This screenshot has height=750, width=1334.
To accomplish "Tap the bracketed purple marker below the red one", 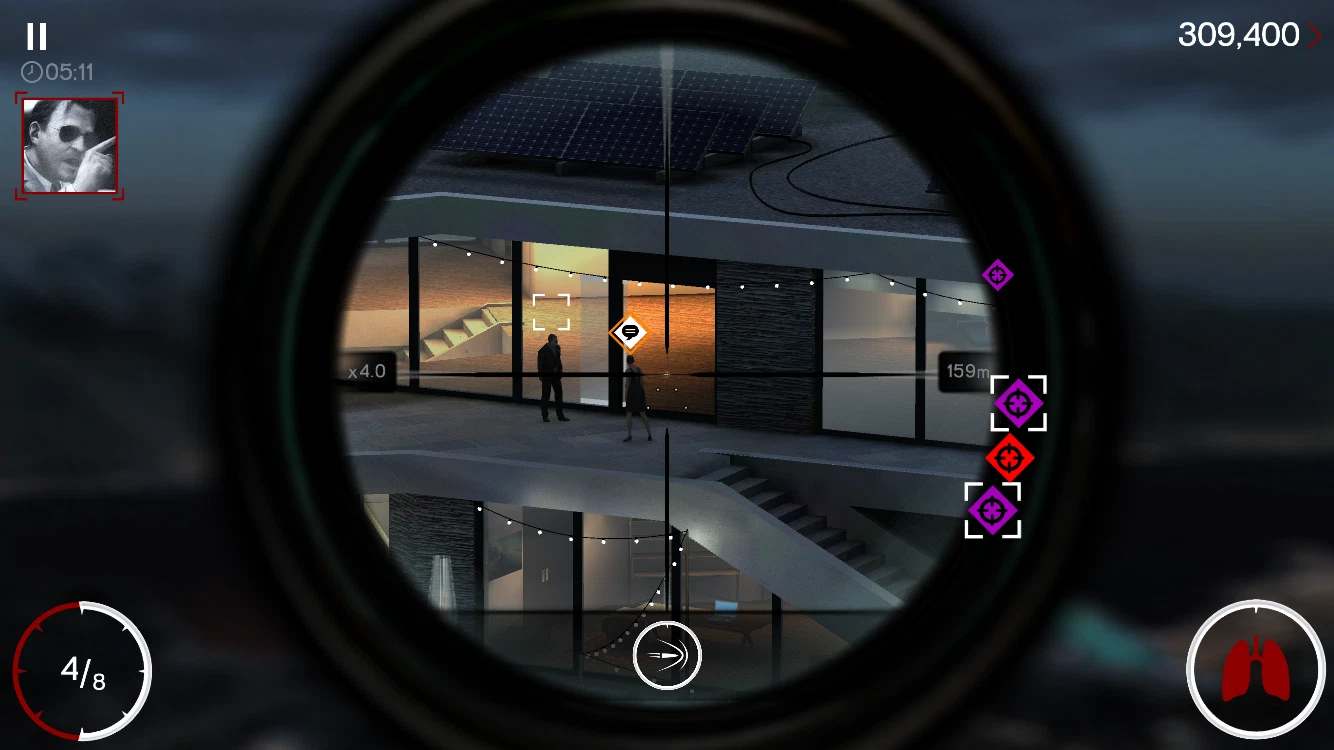I will tap(991, 510).
